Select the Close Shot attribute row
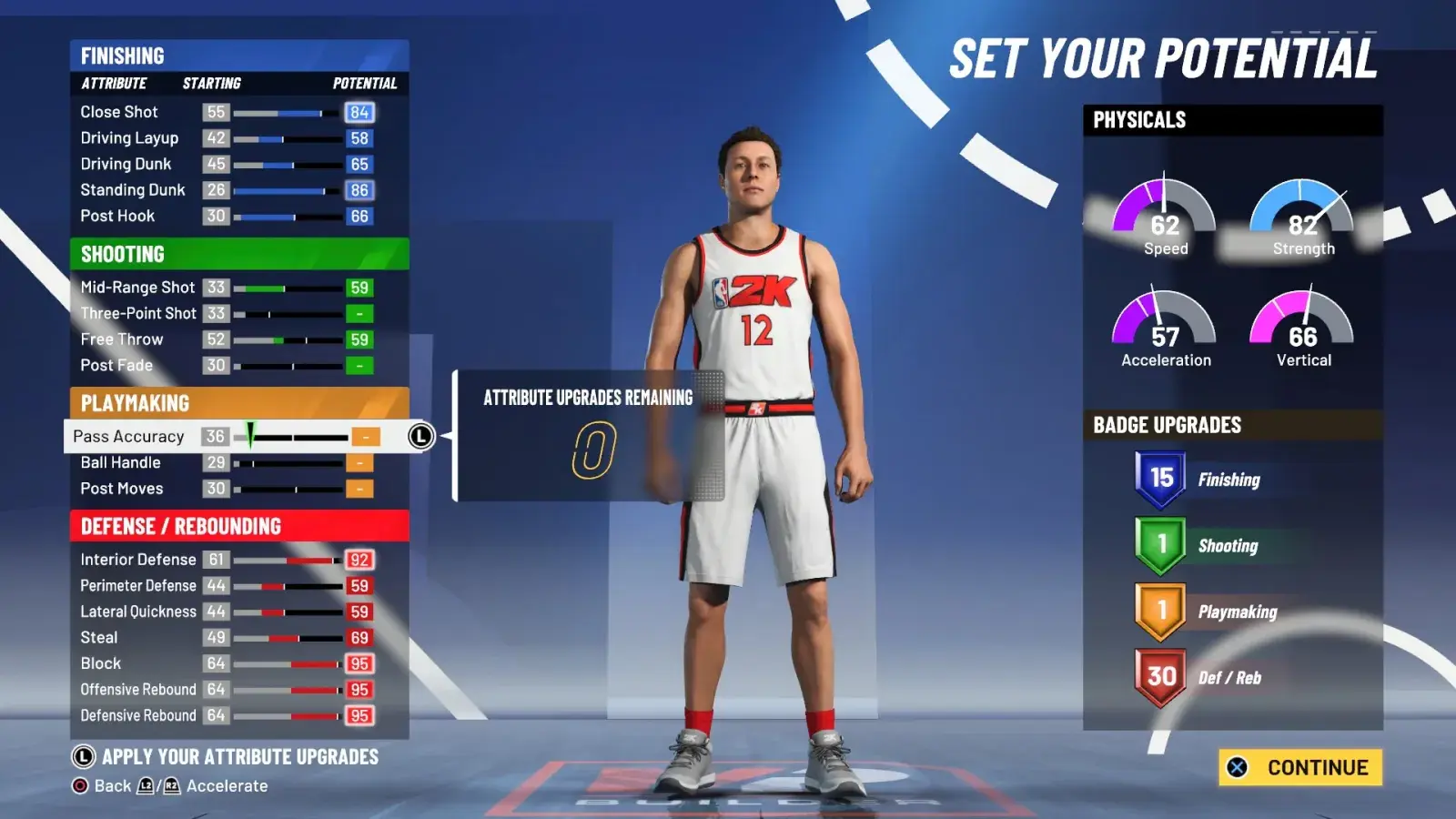This screenshot has height=819, width=1456. point(227,112)
